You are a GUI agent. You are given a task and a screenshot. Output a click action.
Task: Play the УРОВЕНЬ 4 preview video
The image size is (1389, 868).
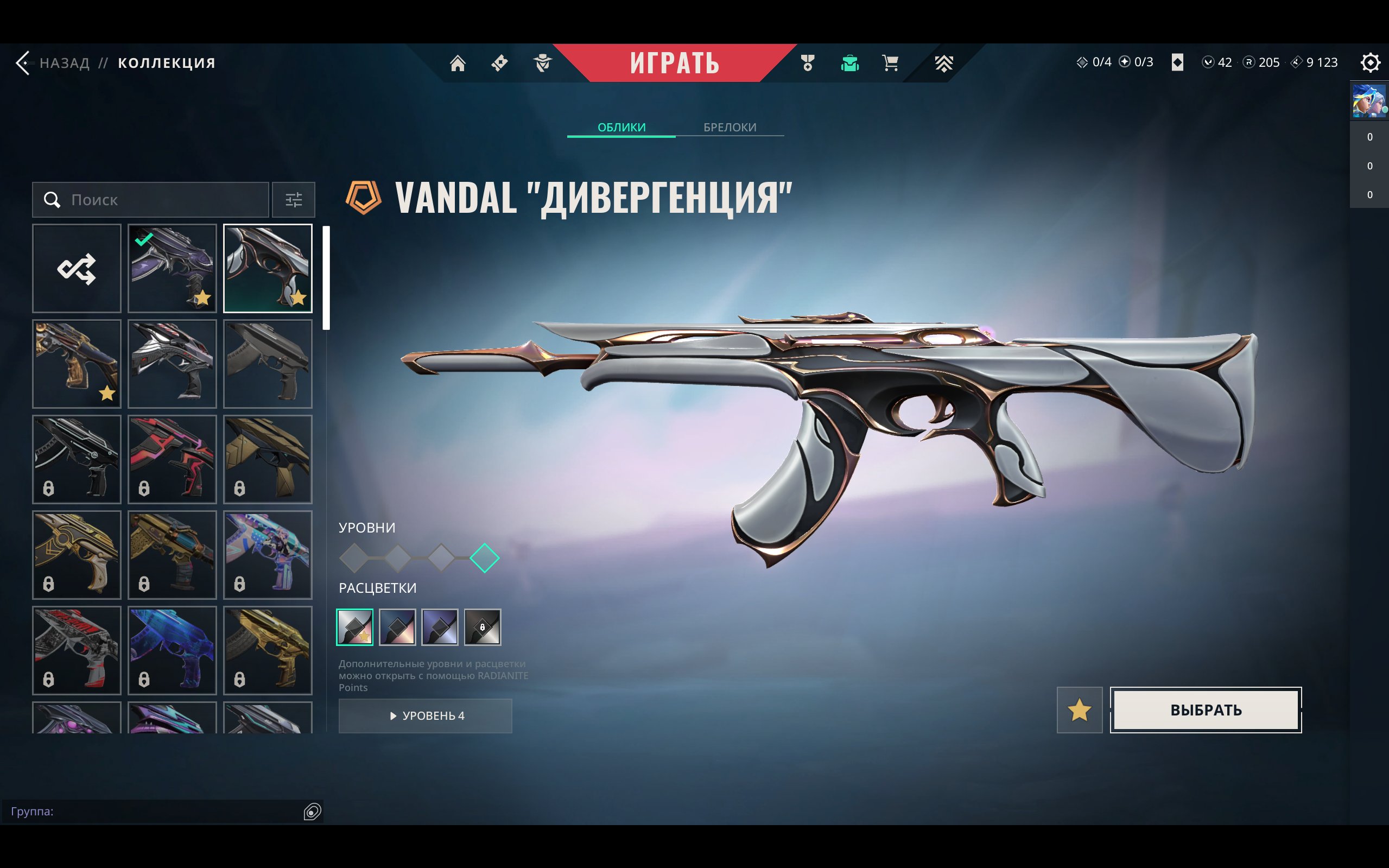pyautogui.click(x=426, y=716)
